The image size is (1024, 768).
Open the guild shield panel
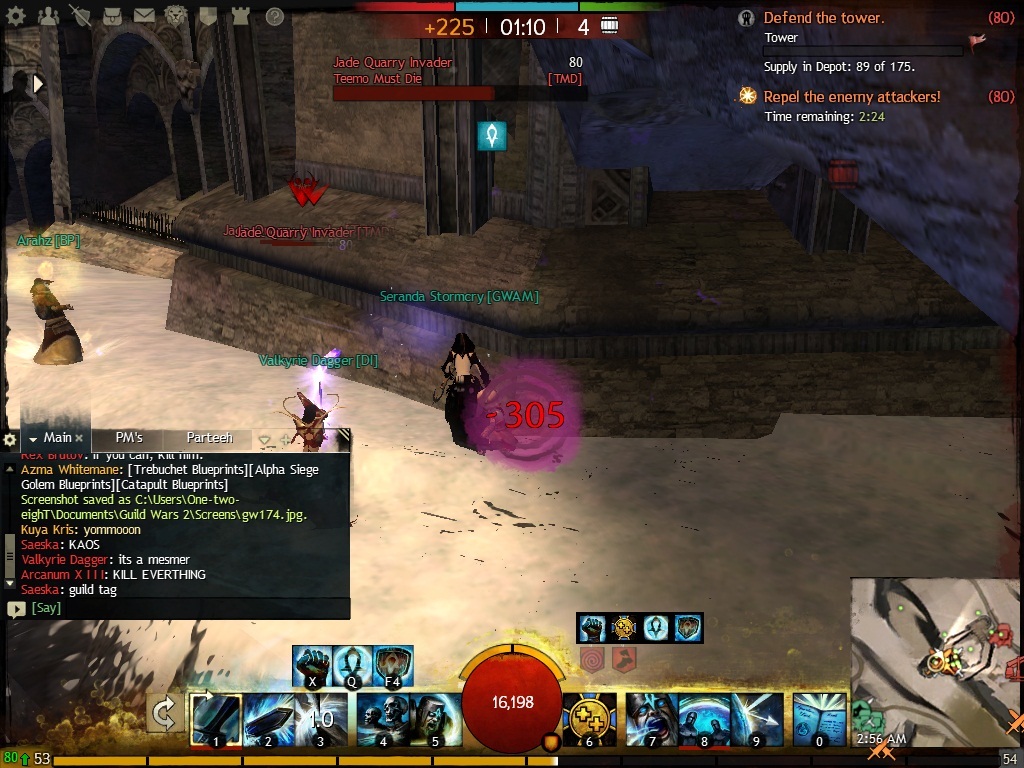tap(207, 16)
